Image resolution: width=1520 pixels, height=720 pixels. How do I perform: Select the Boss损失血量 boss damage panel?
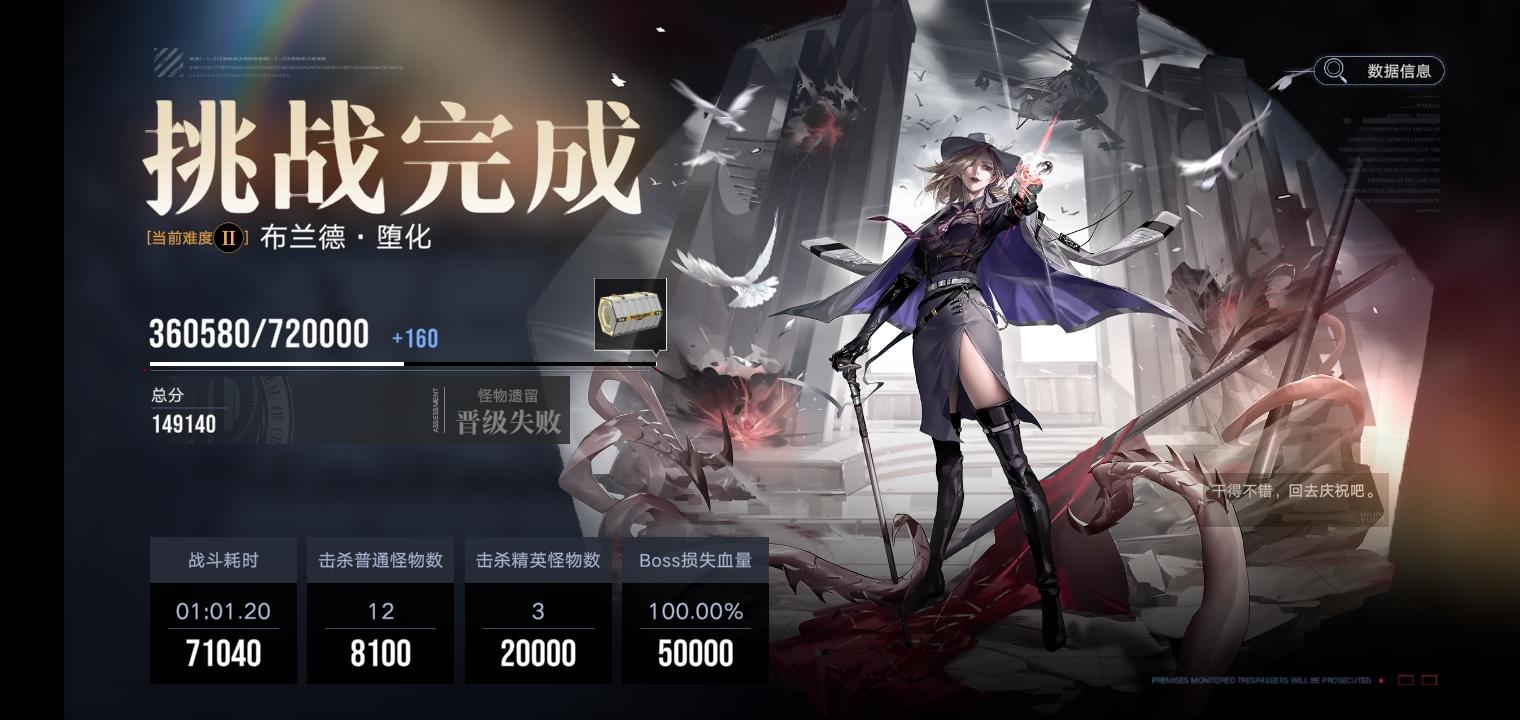[x=695, y=610]
